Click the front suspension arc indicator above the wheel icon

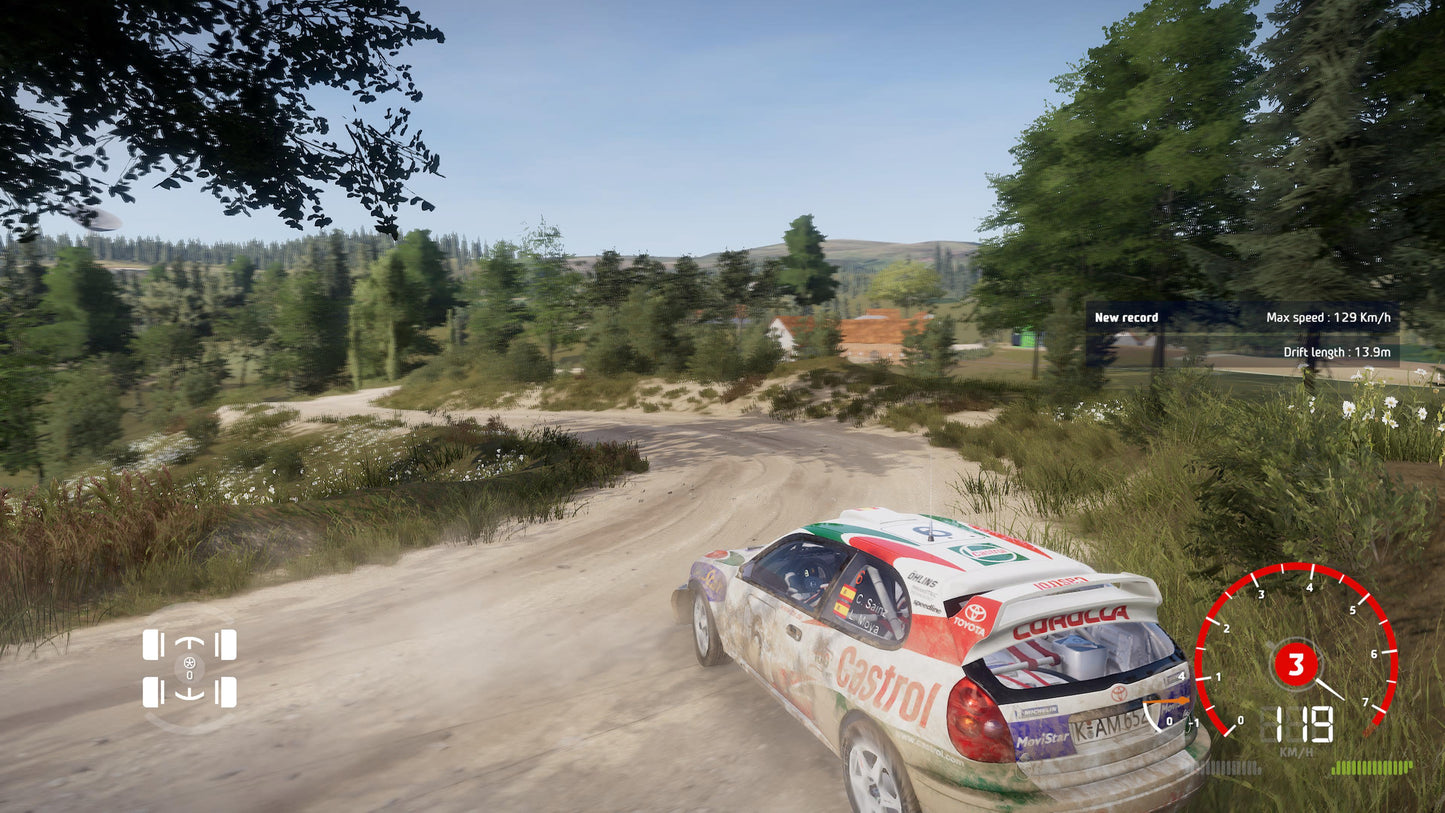[189, 641]
